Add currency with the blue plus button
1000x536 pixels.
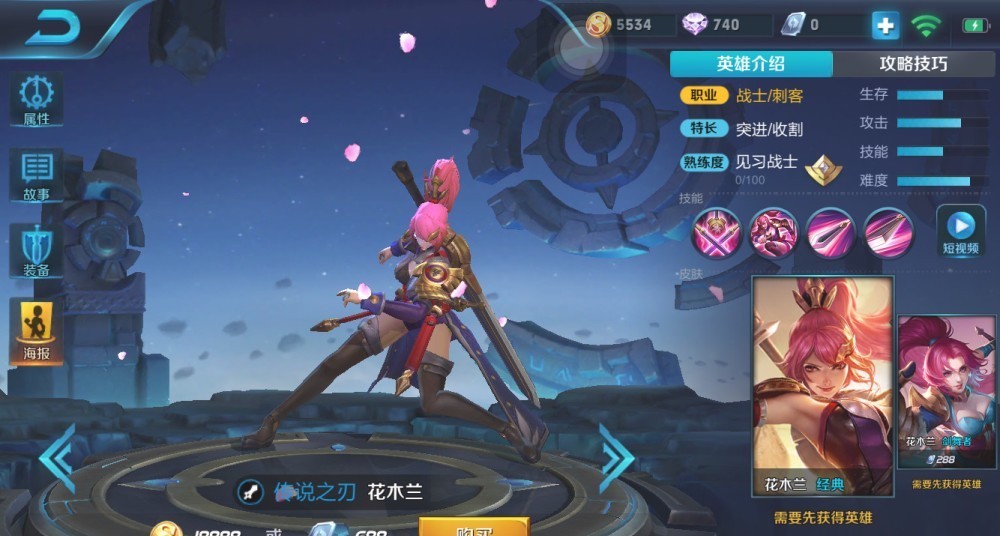(x=885, y=26)
